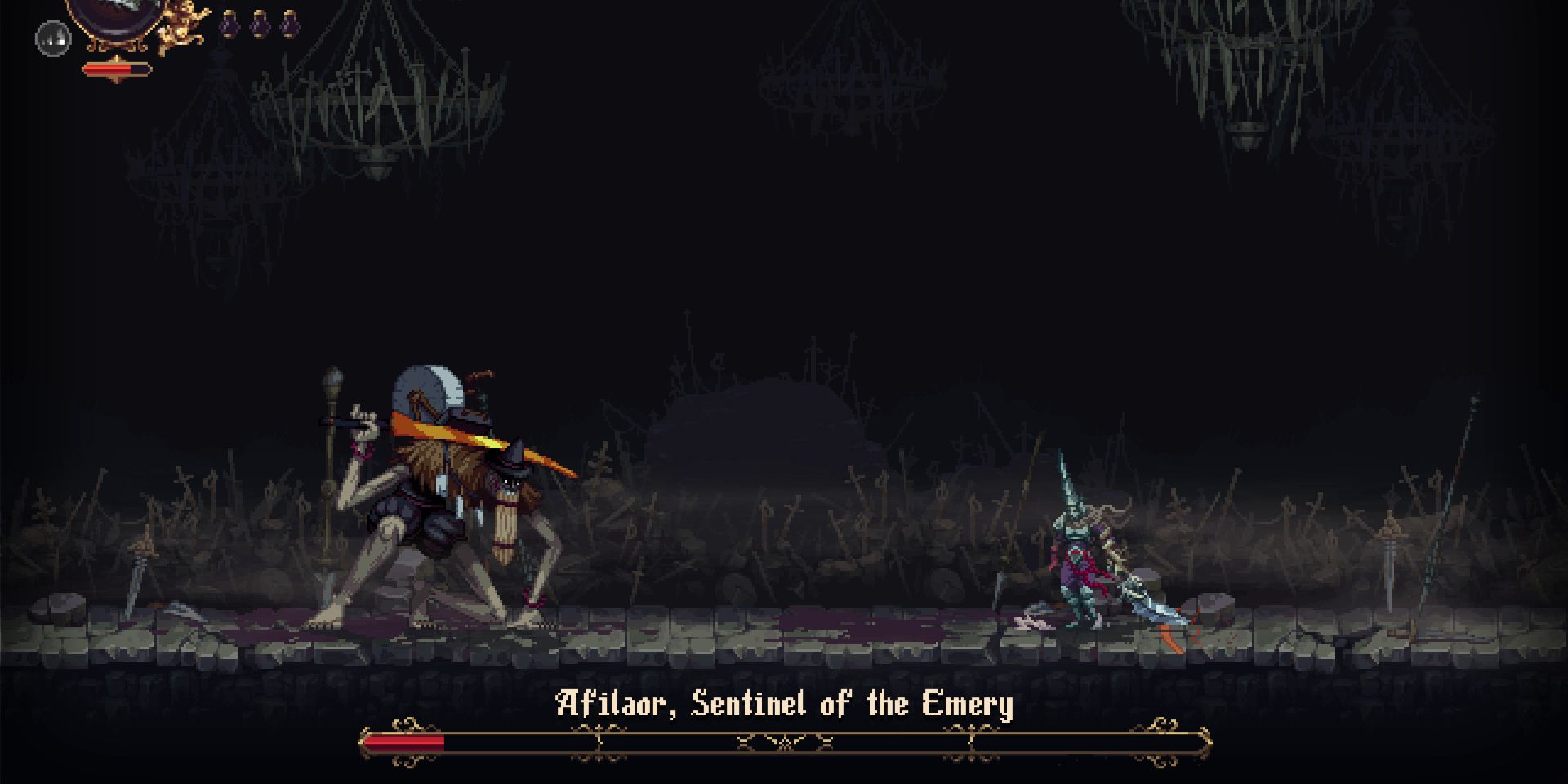Click the second purple bile flask icon
Image resolution: width=1568 pixels, height=784 pixels.
(261, 24)
